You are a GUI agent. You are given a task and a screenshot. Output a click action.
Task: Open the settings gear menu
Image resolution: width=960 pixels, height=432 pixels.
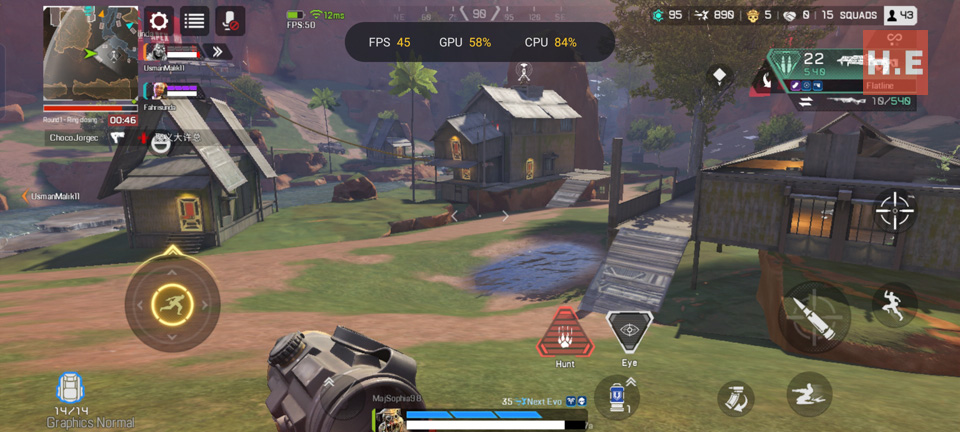coord(159,21)
